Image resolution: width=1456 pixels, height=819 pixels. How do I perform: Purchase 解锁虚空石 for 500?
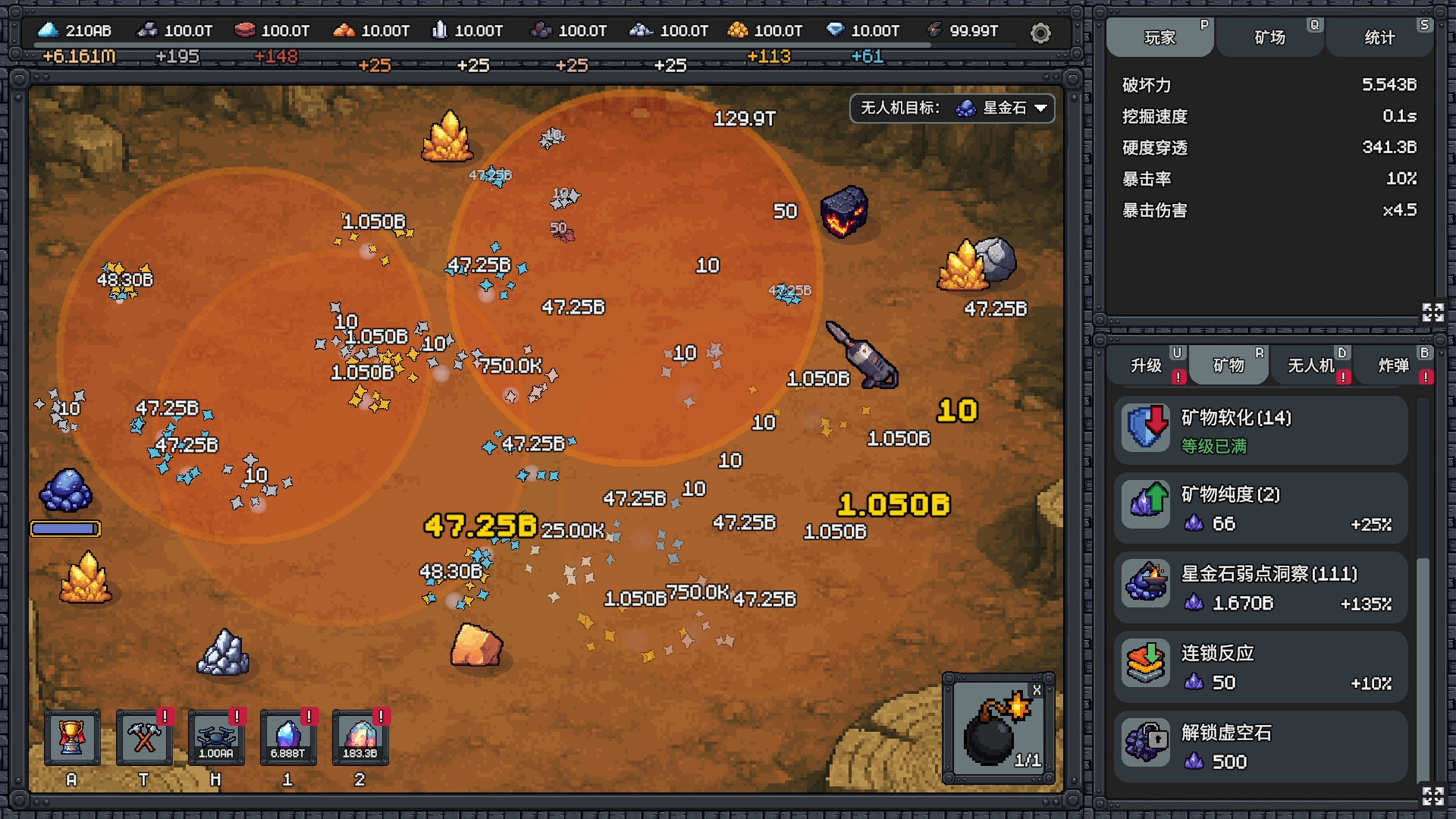(x=1261, y=747)
